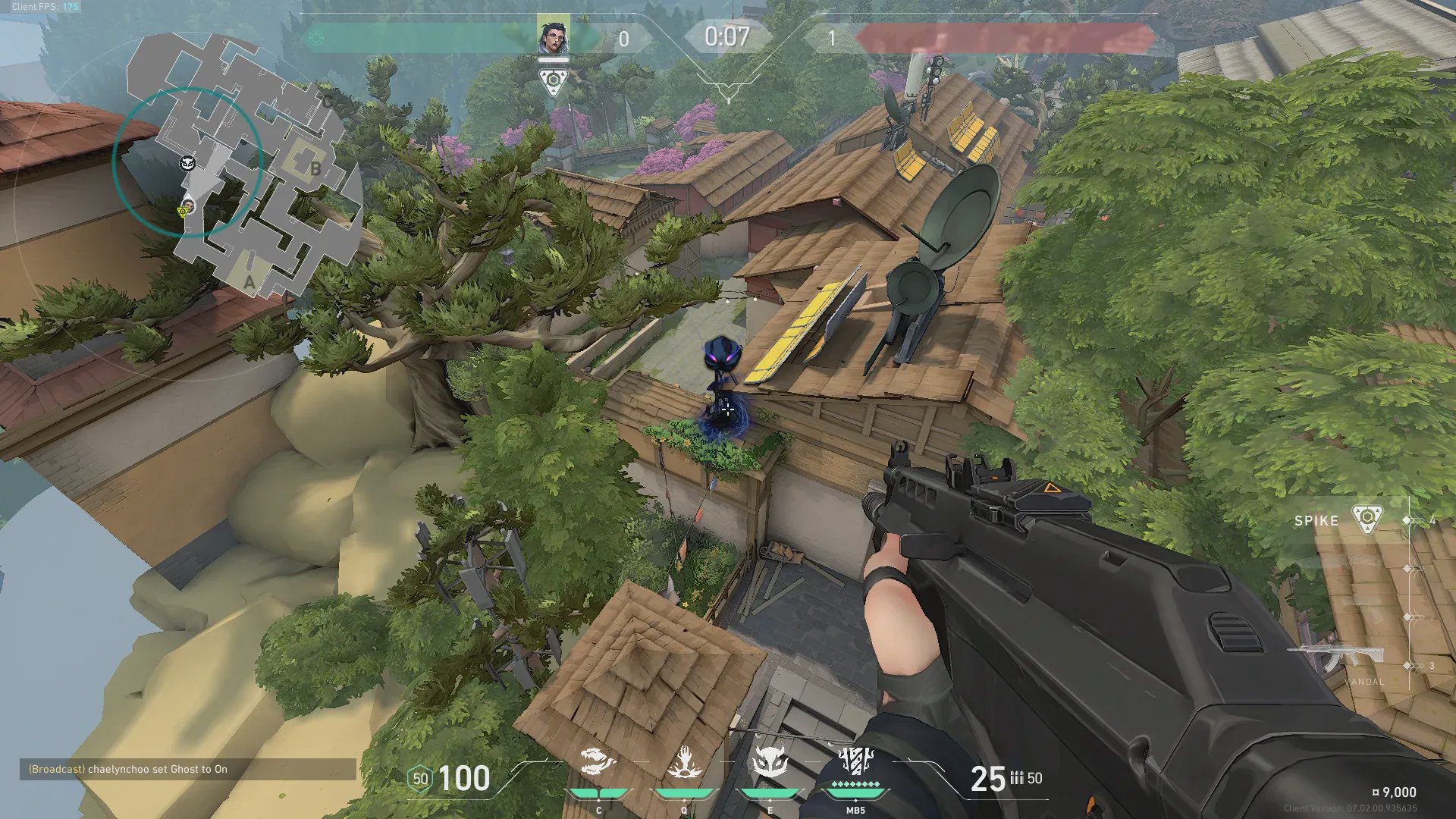
Task: Click the A site marker on the minimap
Action: 249,282
